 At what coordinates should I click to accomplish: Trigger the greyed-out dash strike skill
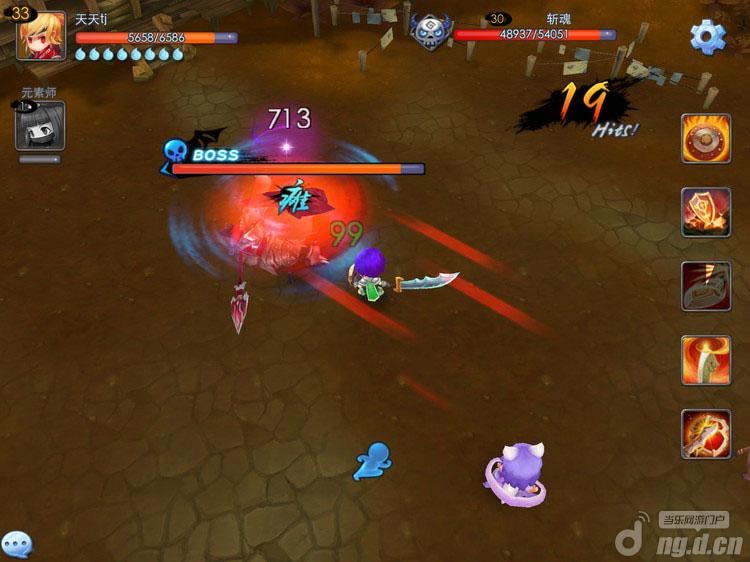click(706, 286)
